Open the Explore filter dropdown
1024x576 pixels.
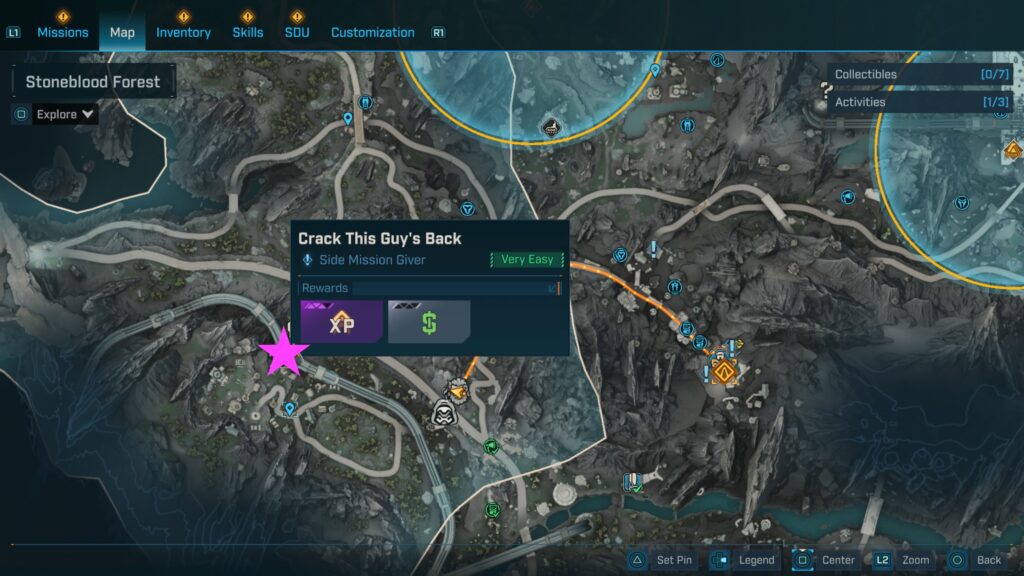(x=66, y=114)
